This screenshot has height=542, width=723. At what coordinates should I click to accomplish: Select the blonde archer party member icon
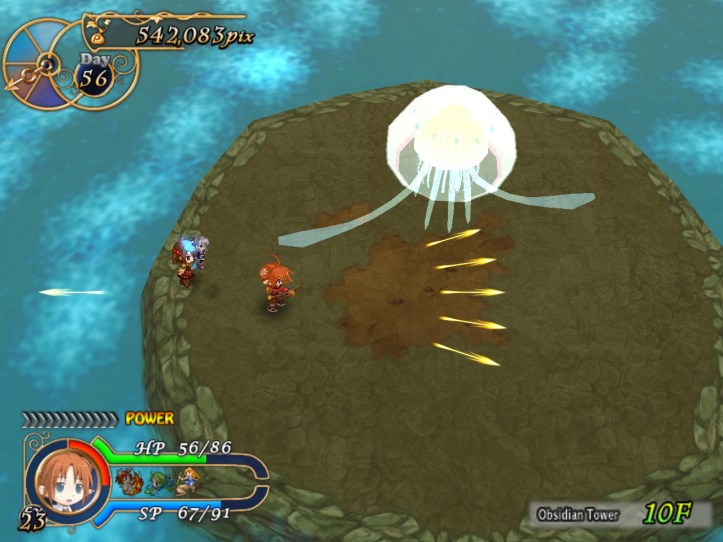point(186,481)
